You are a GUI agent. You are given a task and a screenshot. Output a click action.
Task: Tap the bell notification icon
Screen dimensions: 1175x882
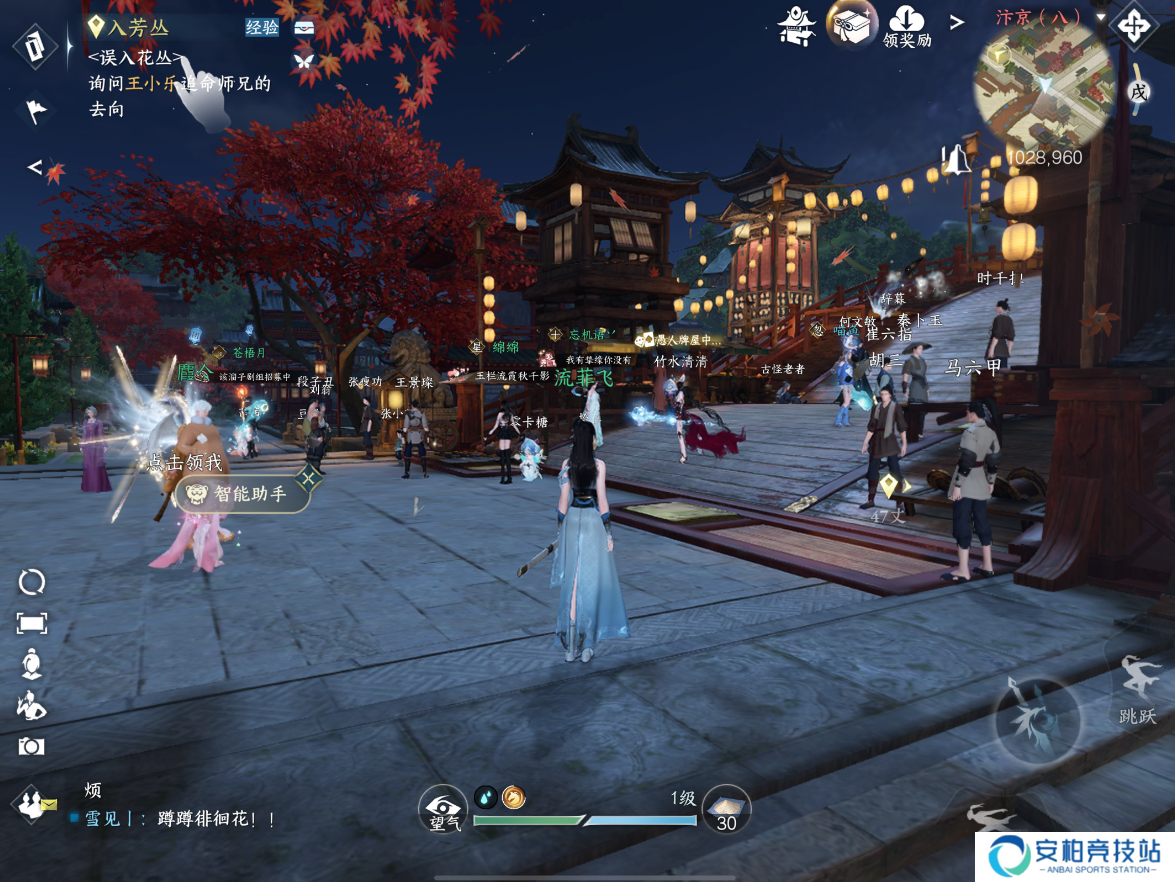[x=957, y=159]
